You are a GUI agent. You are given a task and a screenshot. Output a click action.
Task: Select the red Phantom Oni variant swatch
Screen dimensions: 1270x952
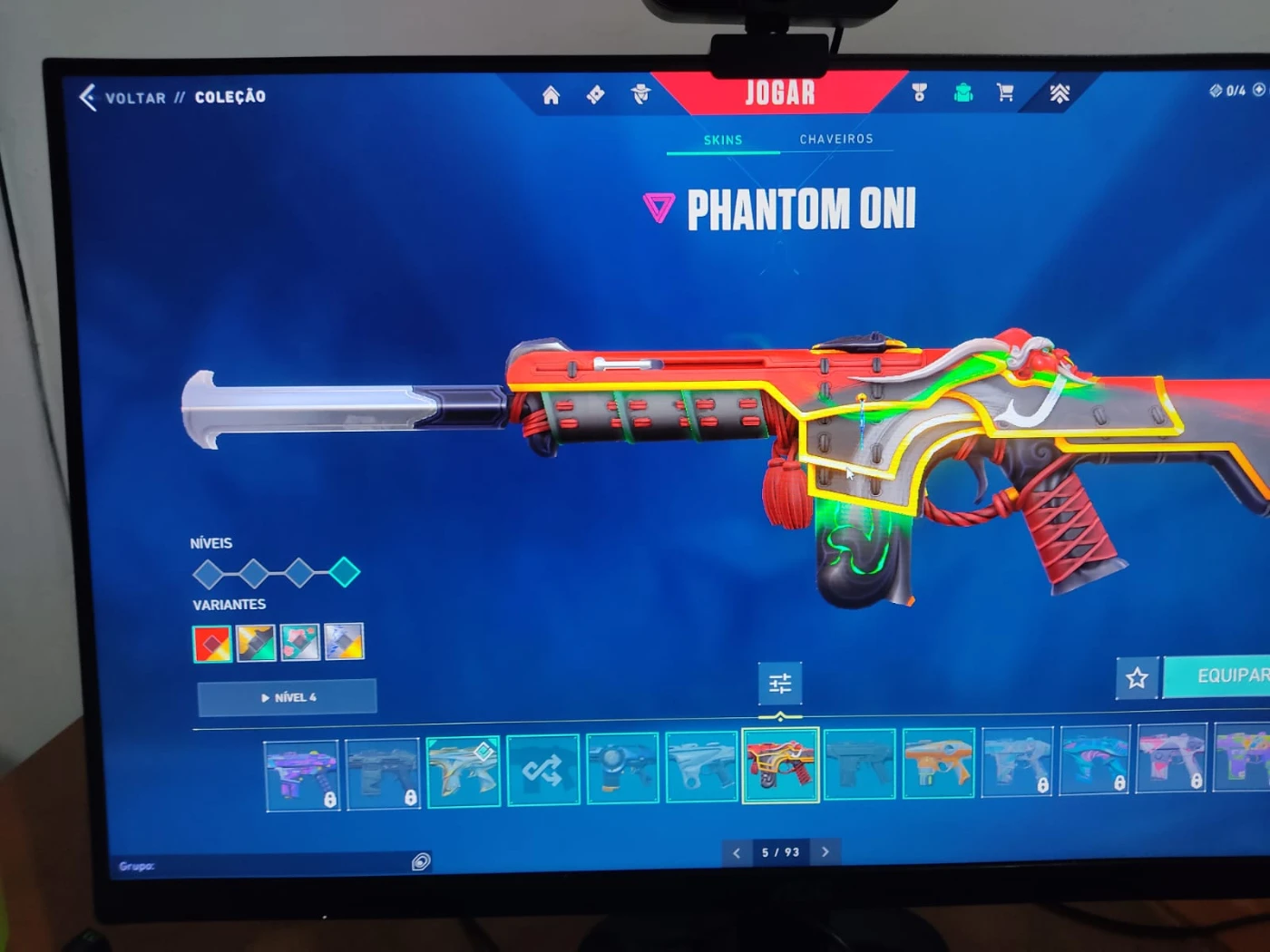coord(212,644)
